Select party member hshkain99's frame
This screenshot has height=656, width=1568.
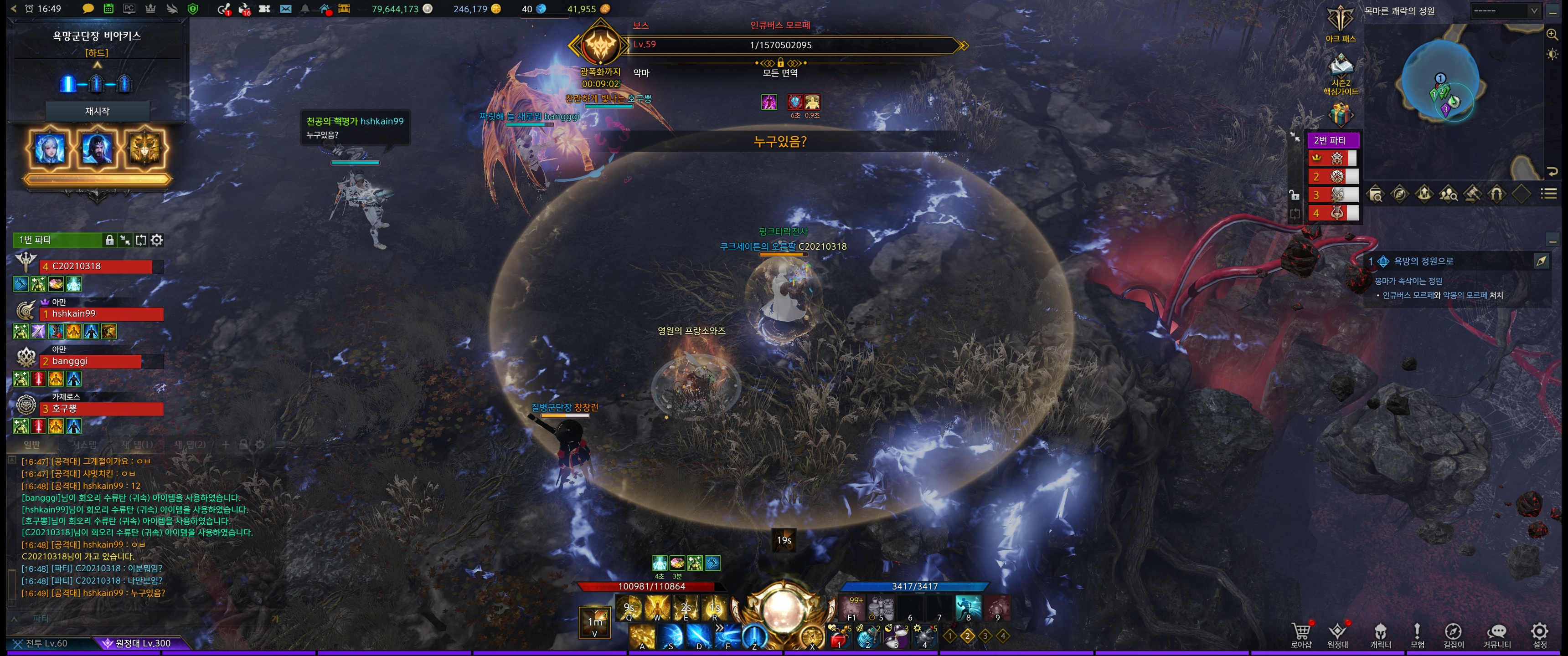pos(101,314)
